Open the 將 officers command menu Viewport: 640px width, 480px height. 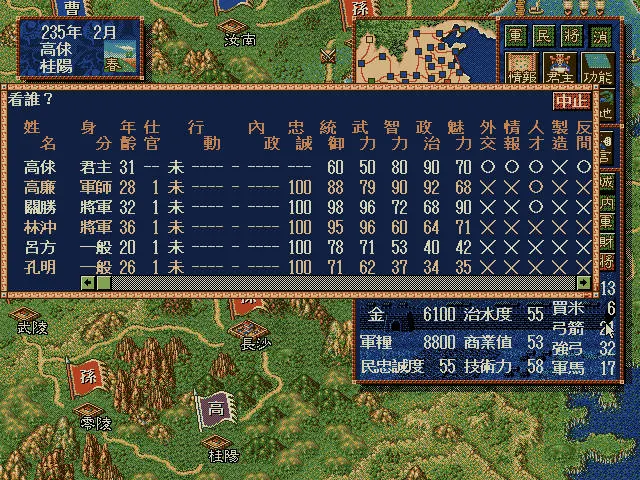(571, 33)
